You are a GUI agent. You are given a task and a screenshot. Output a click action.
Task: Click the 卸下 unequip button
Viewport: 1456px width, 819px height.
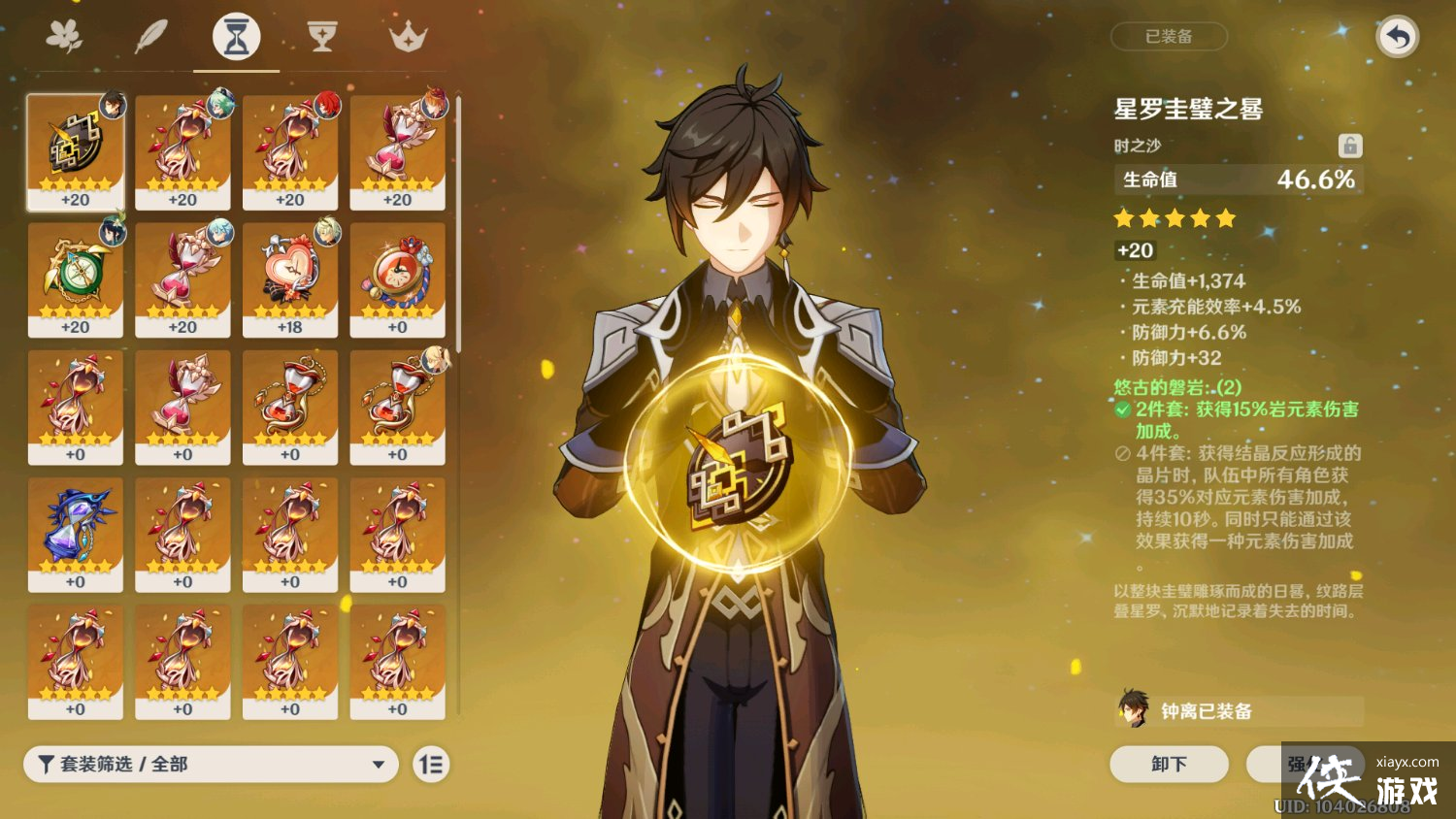click(x=1169, y=765)
